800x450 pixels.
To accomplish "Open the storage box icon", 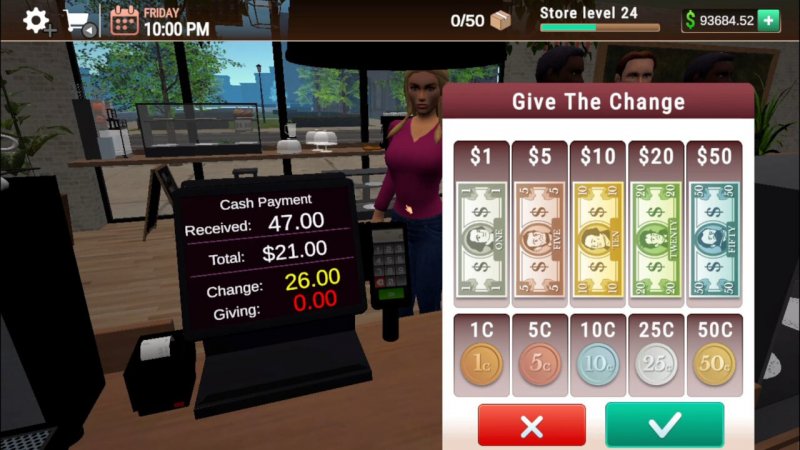I will click(502, 20).
